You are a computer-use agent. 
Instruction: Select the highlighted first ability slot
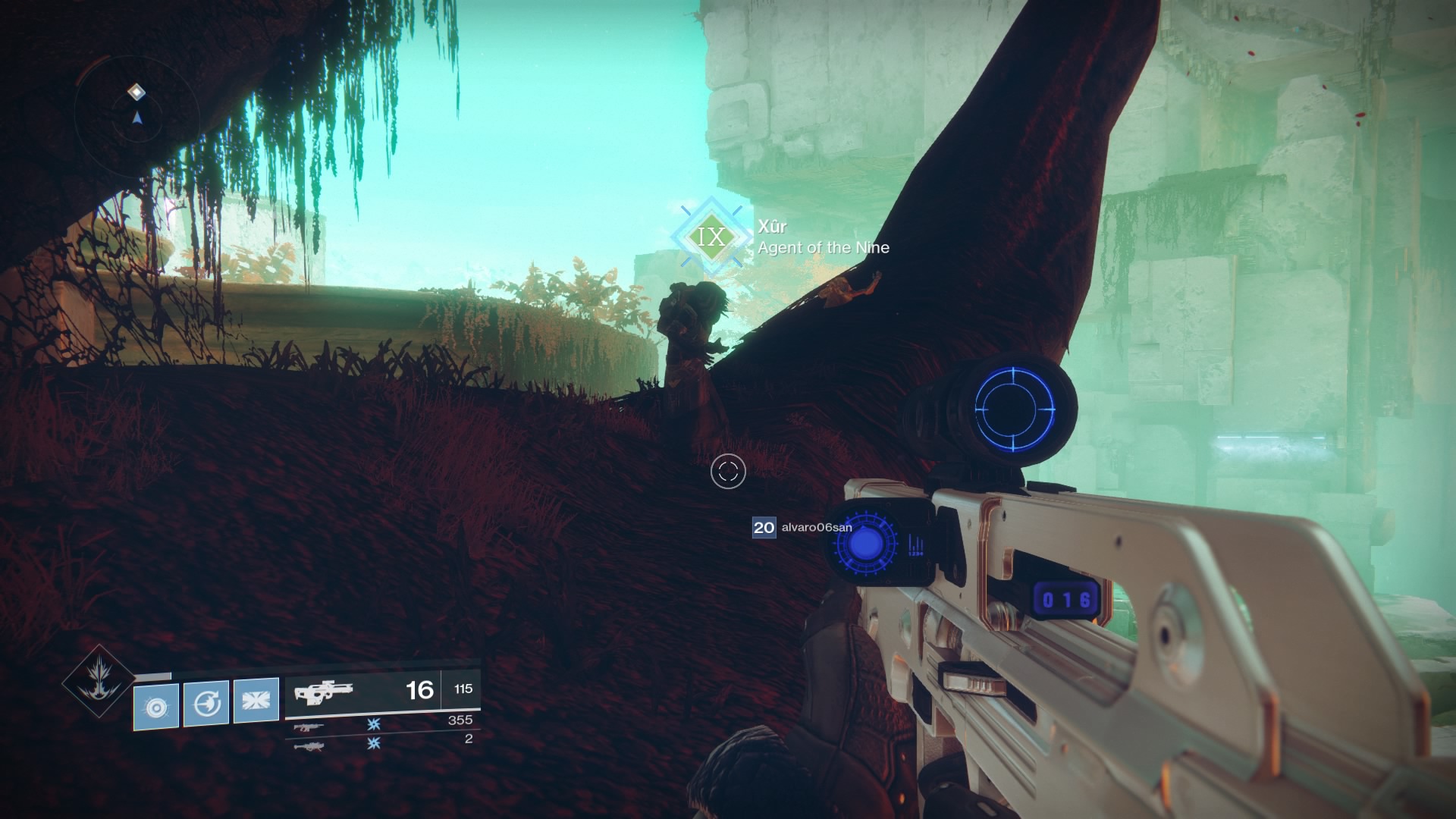pos(155,706)
